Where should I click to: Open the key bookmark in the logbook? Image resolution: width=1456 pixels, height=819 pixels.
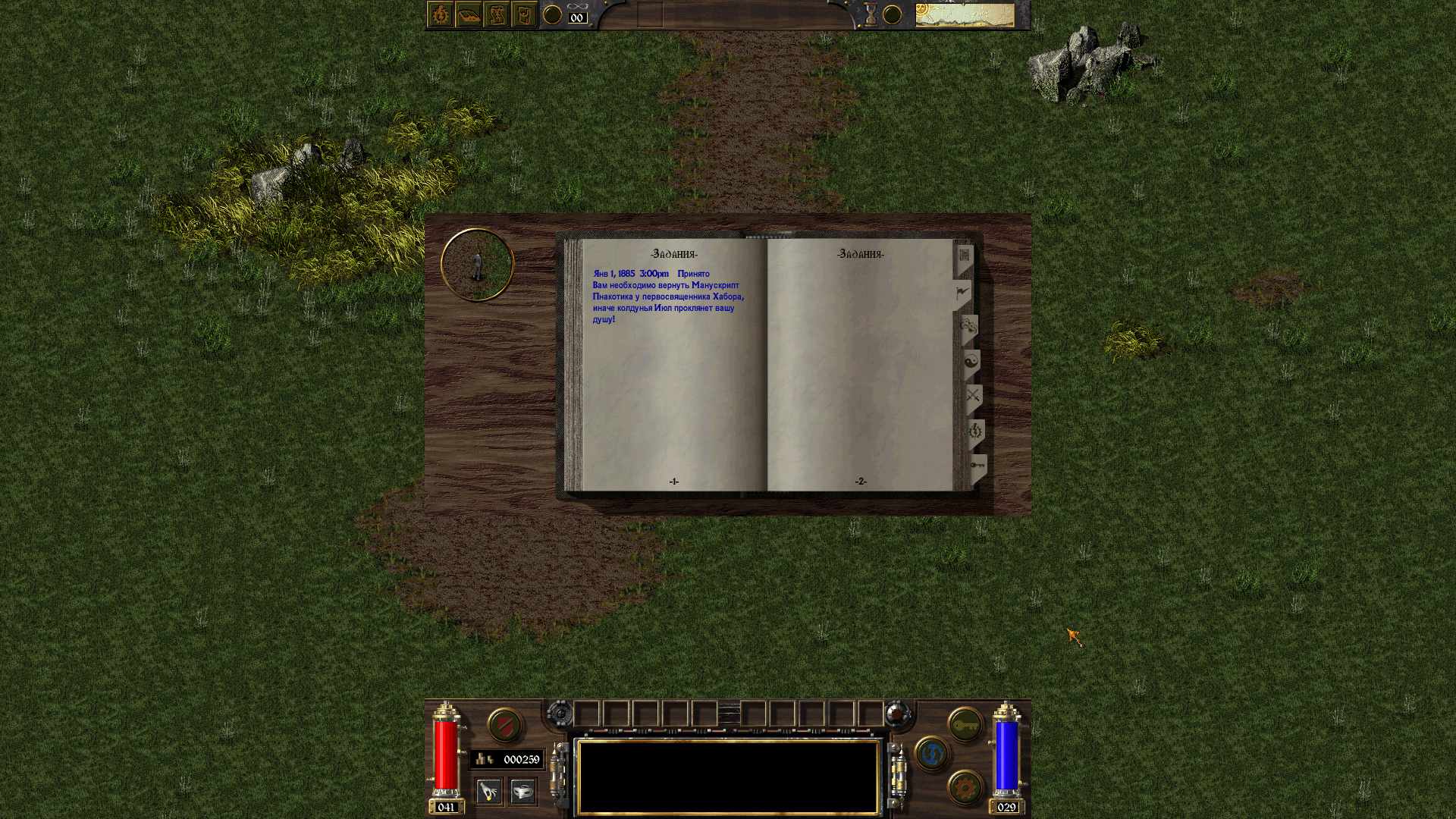click(978, 464)
